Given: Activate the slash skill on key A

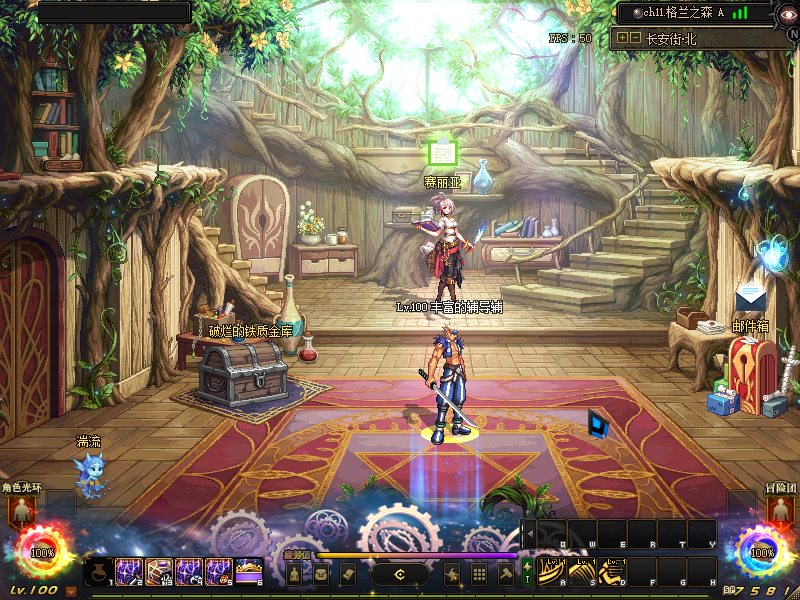Looking at the screenshot, I should point(553,572).
